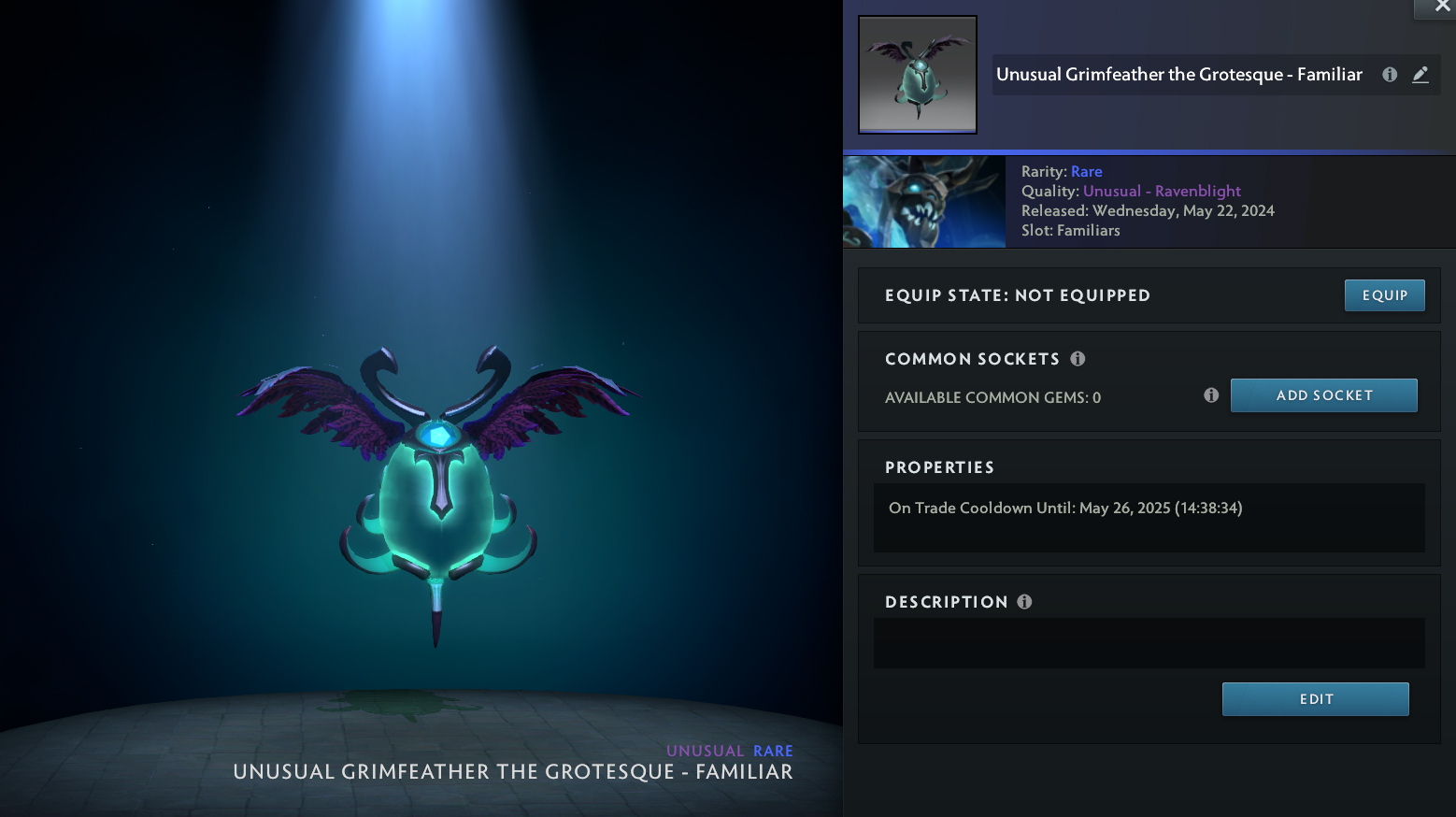Viewport: 1456px width, 817px height.
Task: Open the Common Sockets info tooltip
Action: (1078, 359)
